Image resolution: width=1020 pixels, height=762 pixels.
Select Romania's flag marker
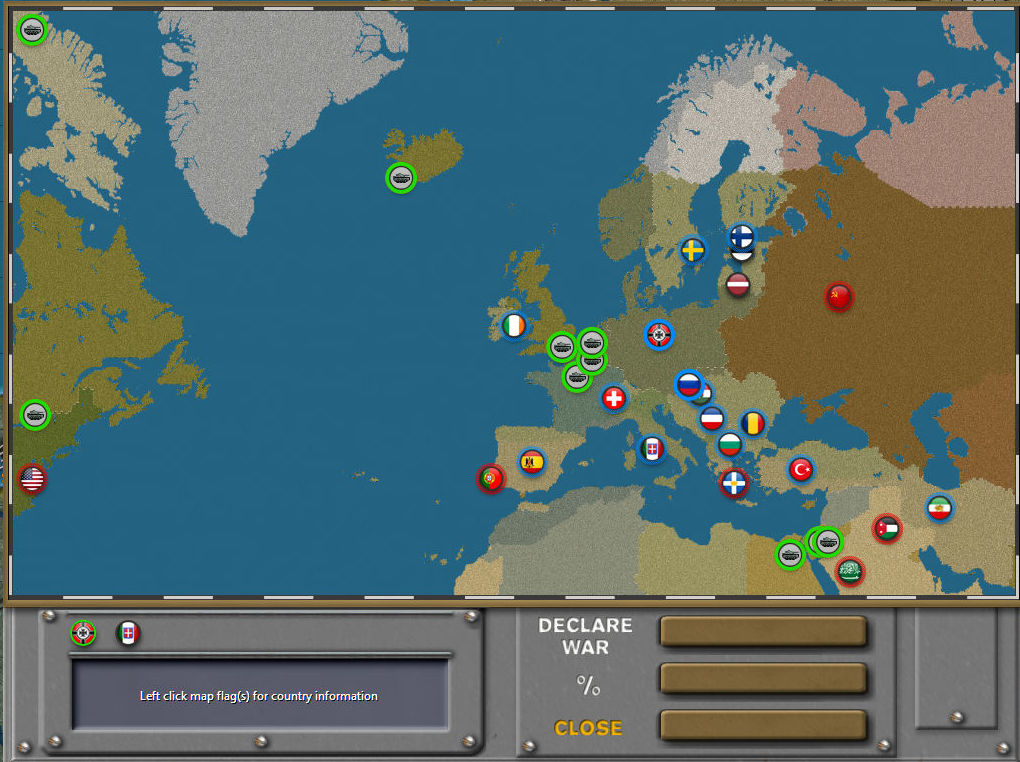pyautogui.click(x=753, y=423)
